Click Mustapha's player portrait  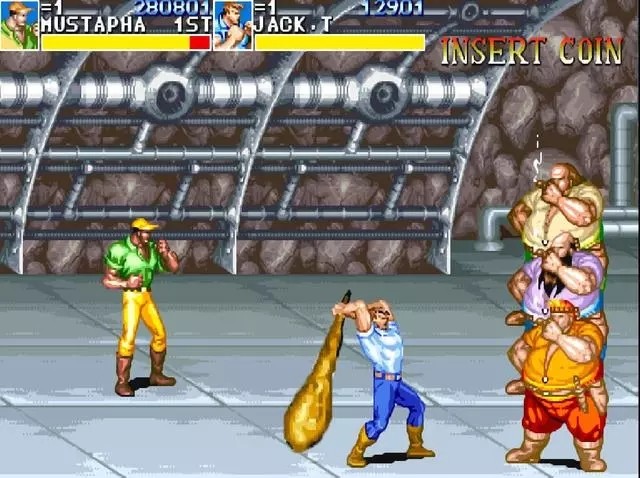pyautogui.click(x=19, y=25)
